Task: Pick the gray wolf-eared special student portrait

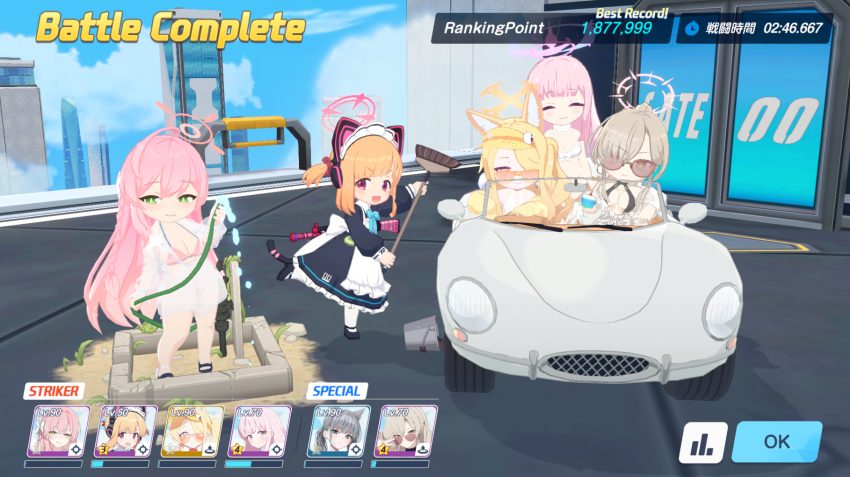Action: click(339, 431)
